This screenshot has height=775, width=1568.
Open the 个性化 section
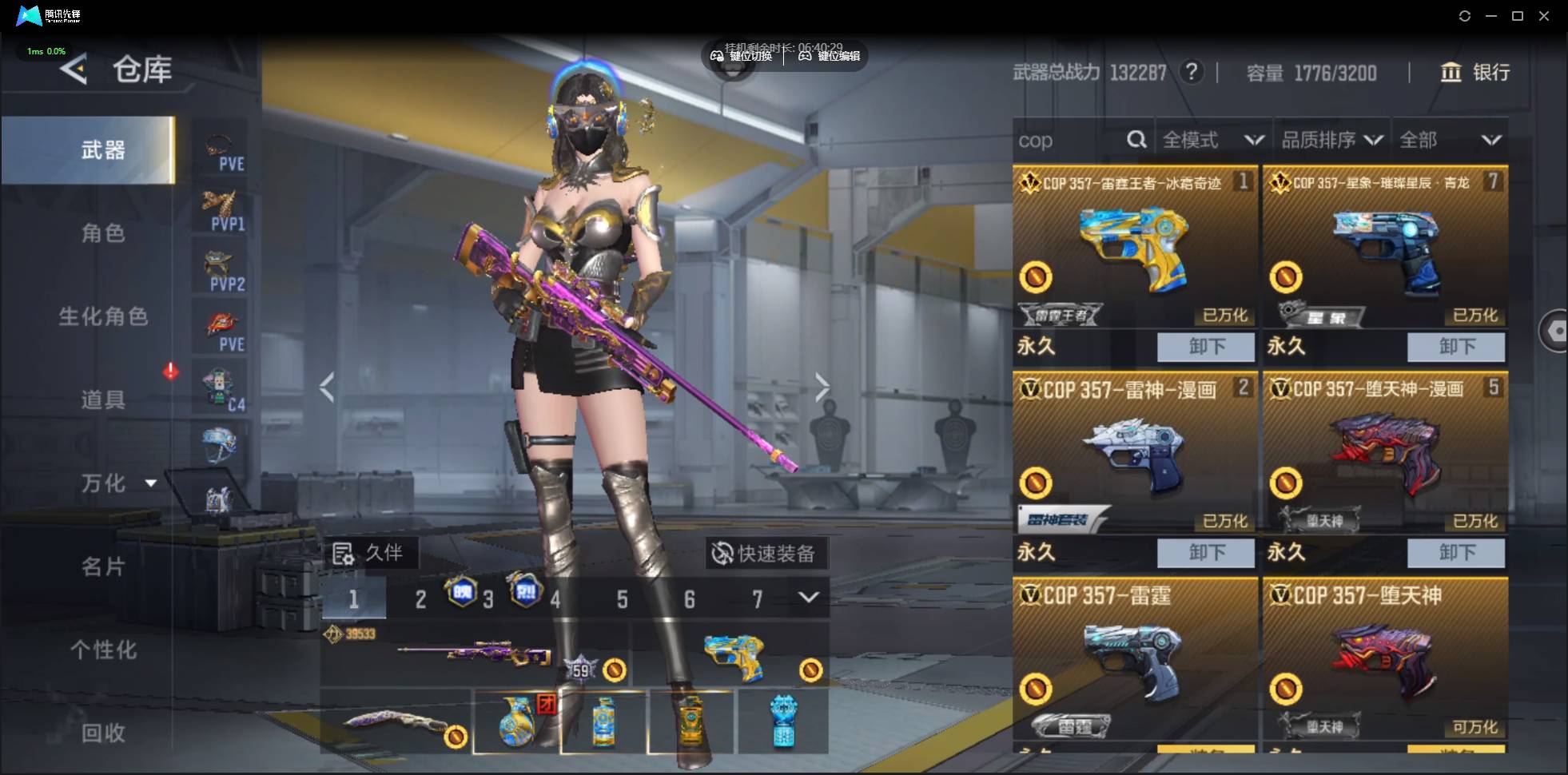pos(102,650)
